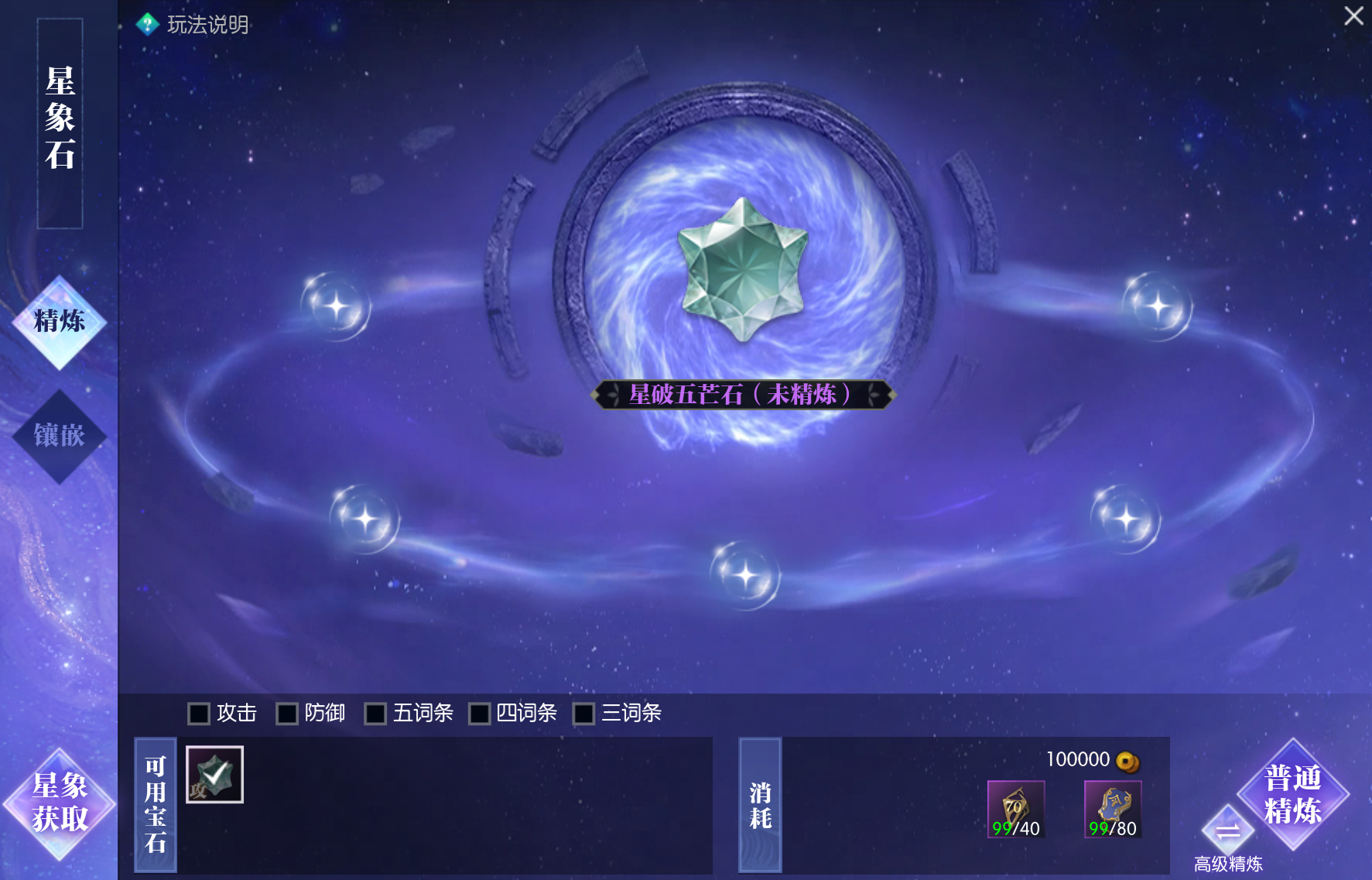Select the central green 星破五芒石 gem
1372x880 pixels.
click(x=742, y=269)
